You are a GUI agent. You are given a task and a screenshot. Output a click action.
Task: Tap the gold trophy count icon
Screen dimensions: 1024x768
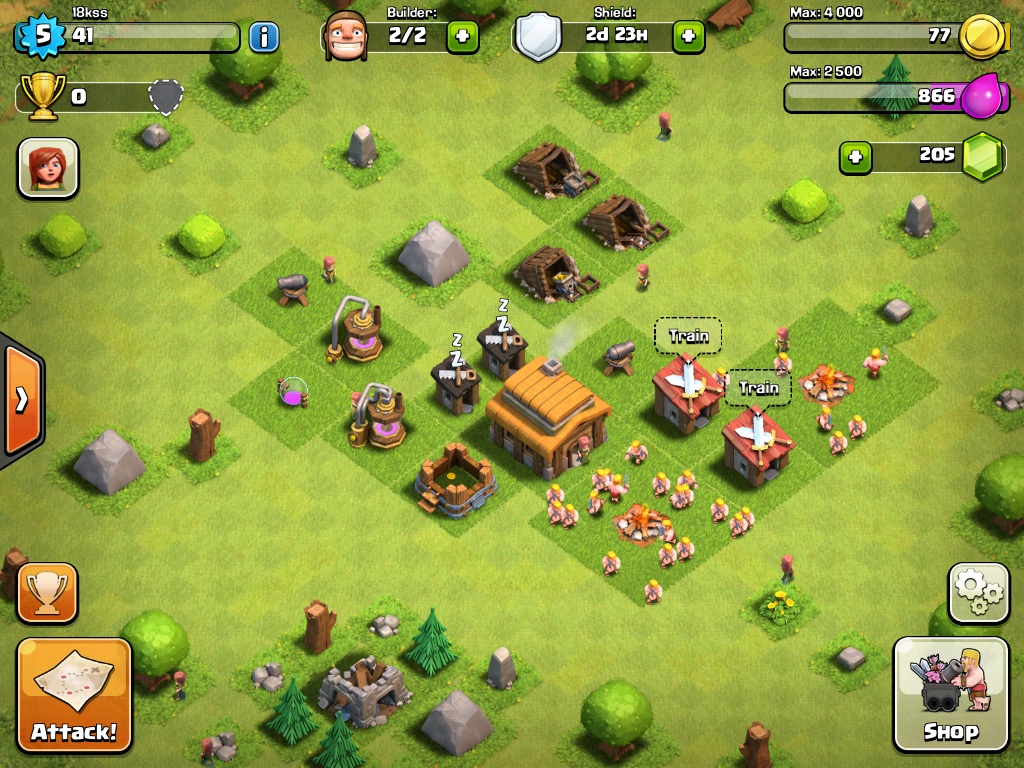coord(42,97)
